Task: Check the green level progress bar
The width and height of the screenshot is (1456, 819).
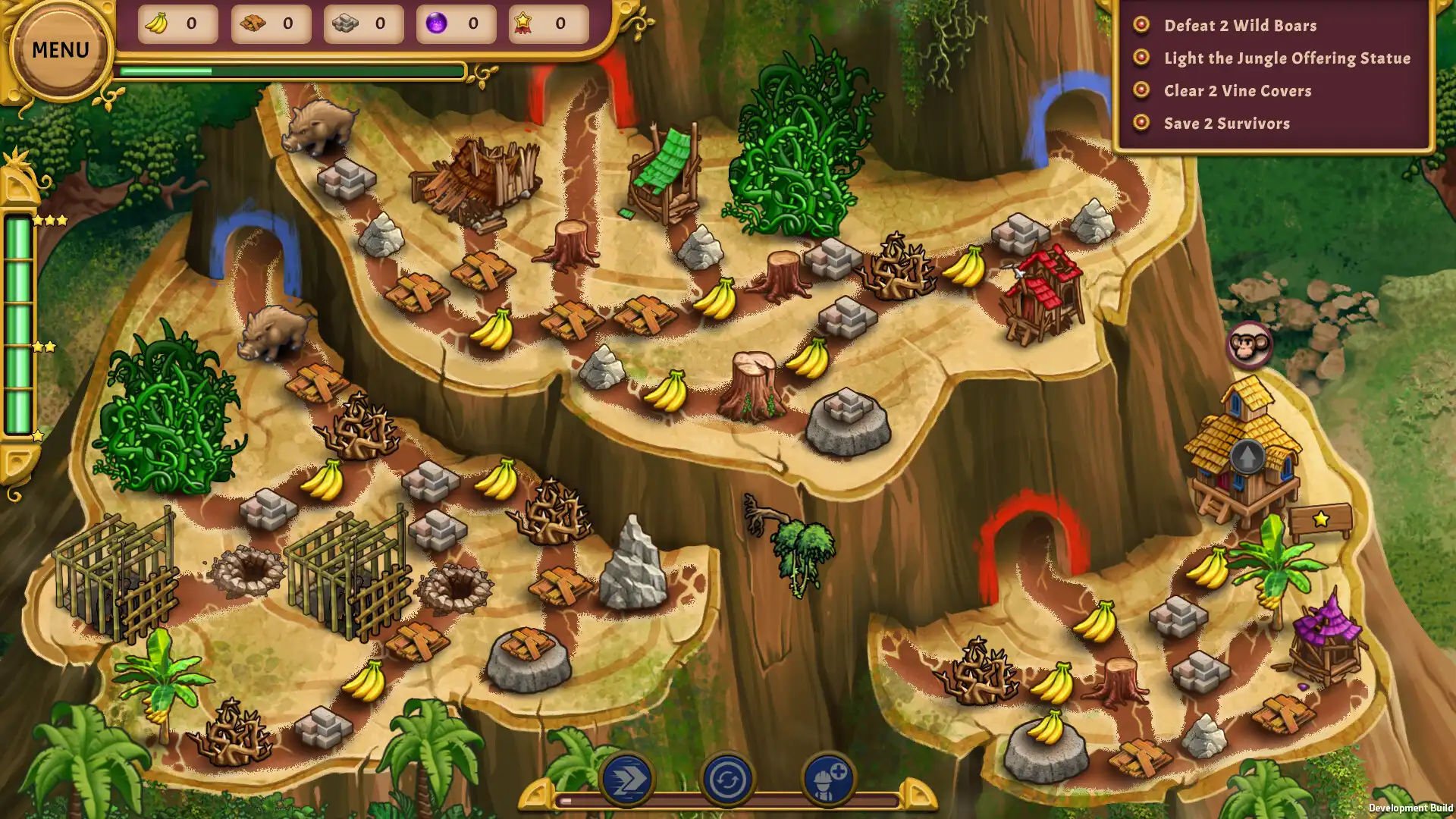Action: tap(293, 71)
